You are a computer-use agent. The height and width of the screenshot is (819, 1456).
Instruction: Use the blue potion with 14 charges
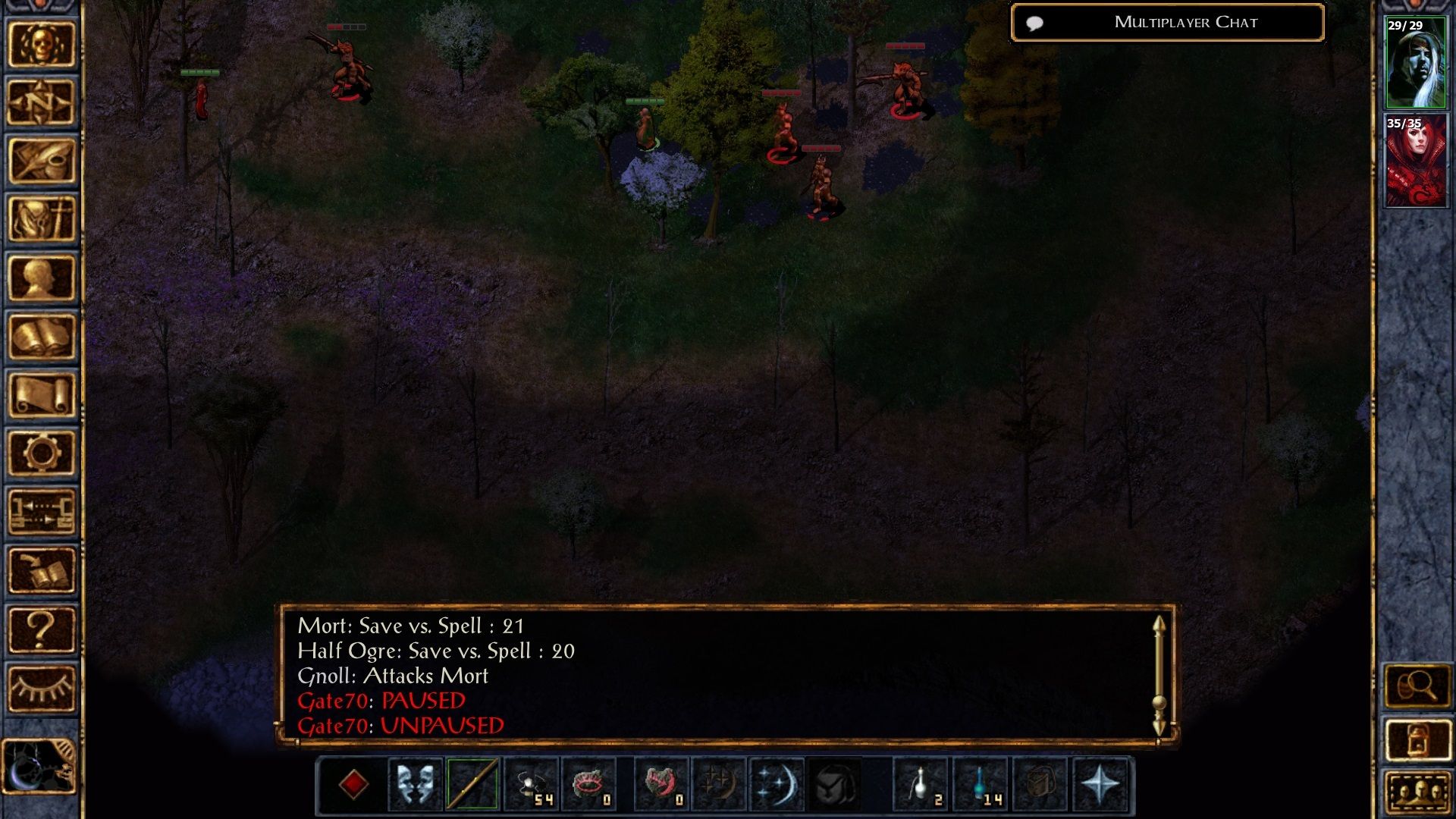coord(981,784)
